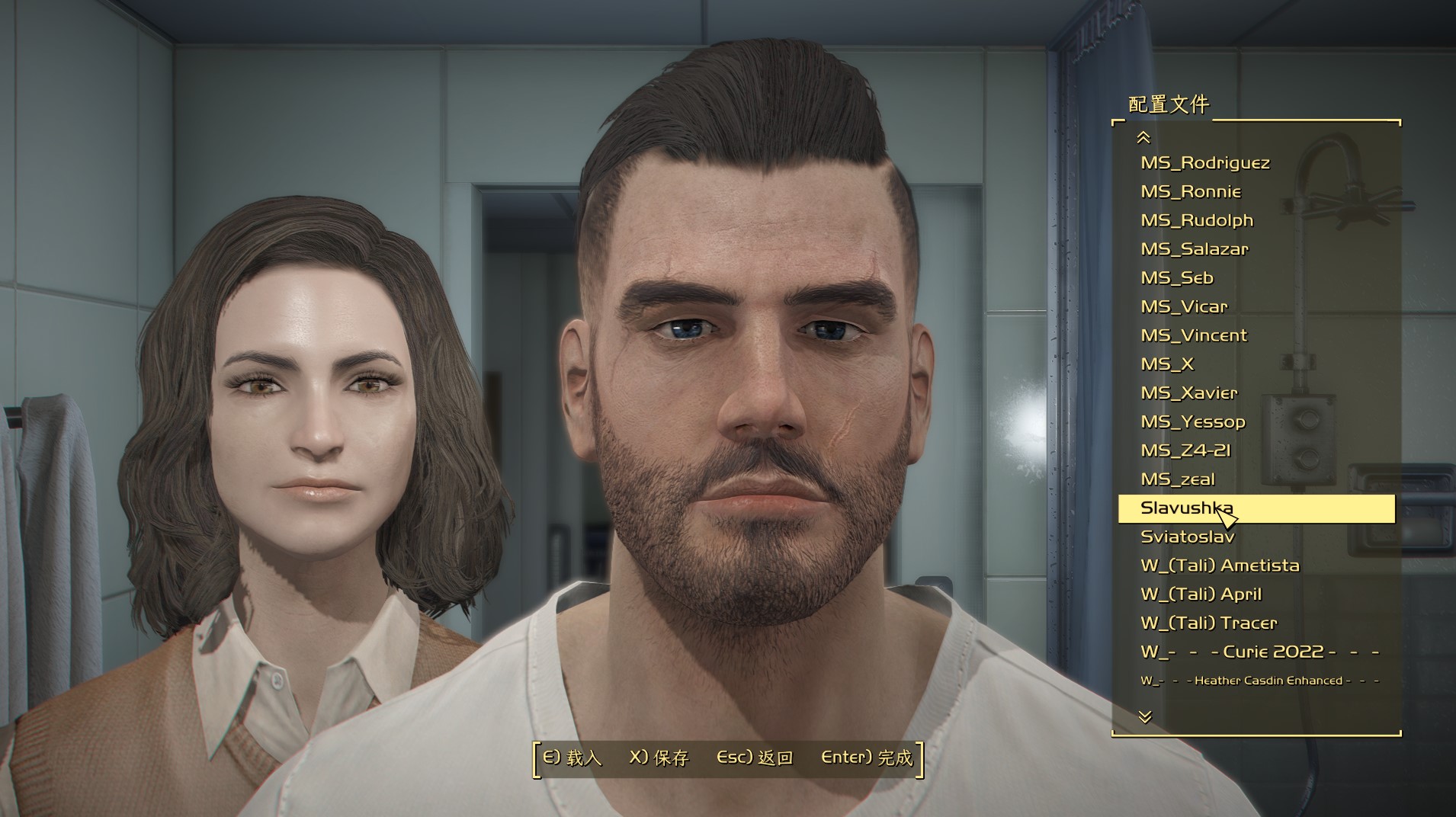The width and height of the screenshot is (1456, 817).
Task: Select MS_Seb from the preset list
Action: 1176,277
